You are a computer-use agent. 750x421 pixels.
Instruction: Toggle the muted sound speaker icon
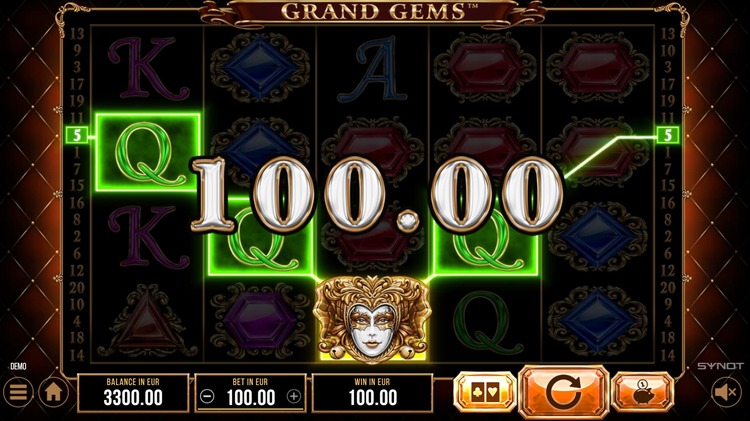727,393
